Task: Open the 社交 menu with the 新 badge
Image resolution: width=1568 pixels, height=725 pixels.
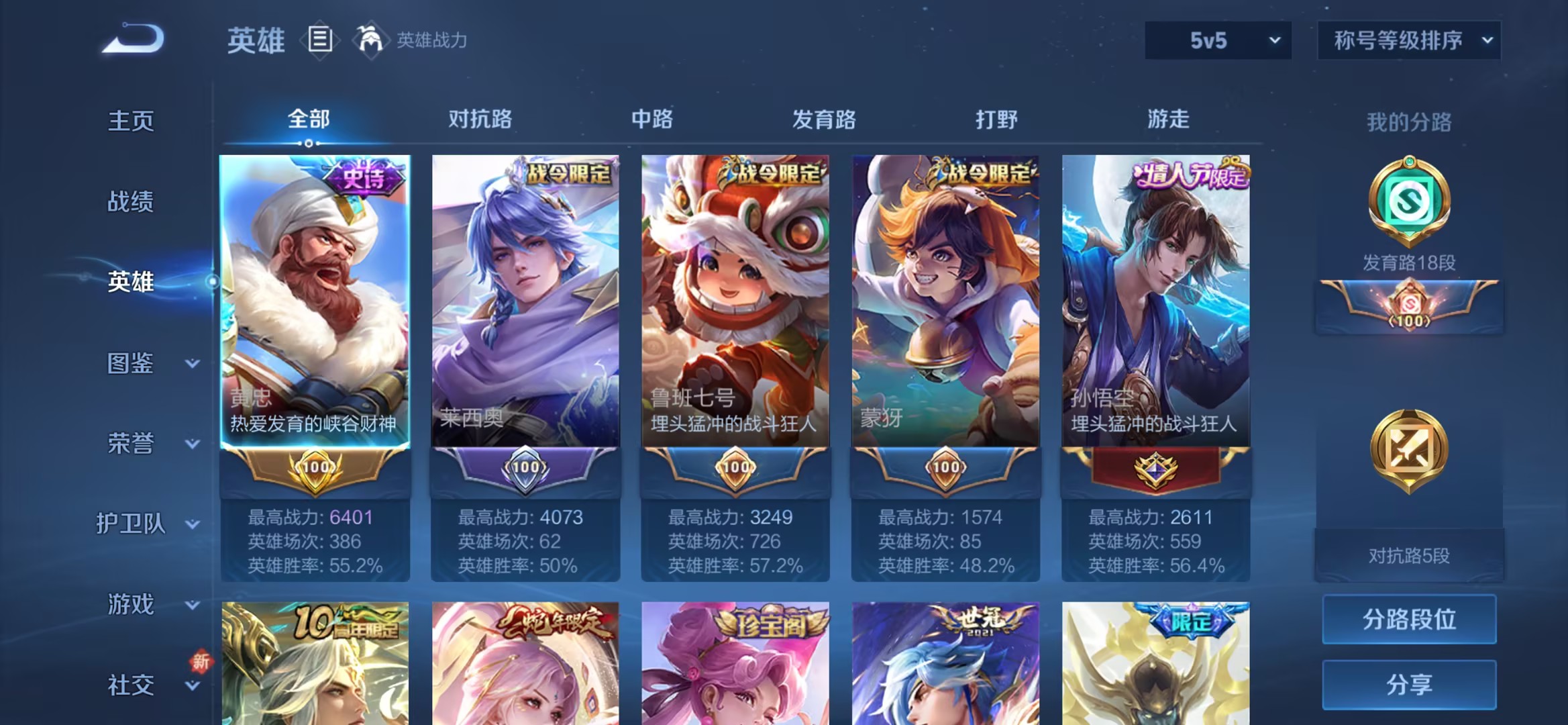Action: (x=129, y=684)
